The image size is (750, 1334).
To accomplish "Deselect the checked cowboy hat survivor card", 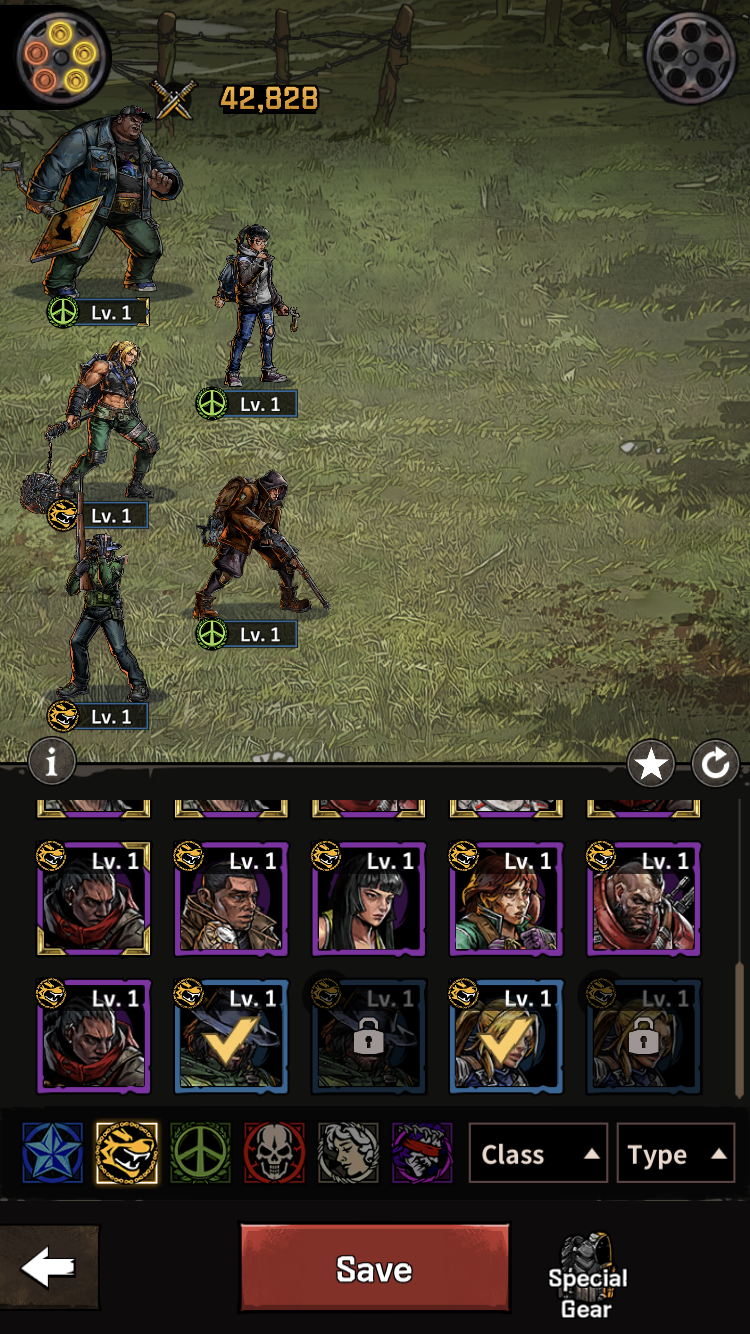I will 230,1038.
